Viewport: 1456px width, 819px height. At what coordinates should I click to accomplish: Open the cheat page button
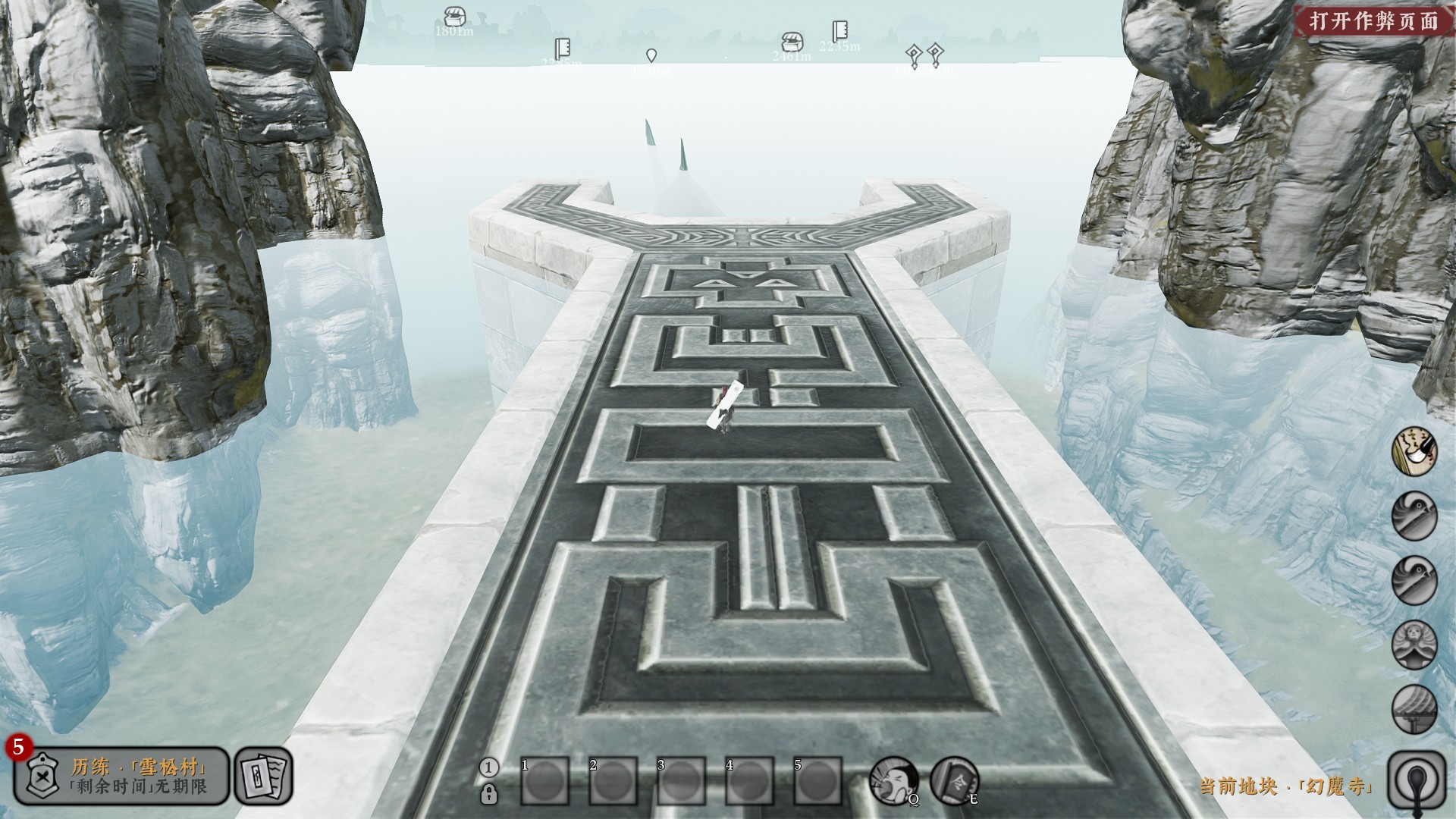pyautogui.click(x=1373, y=20)
